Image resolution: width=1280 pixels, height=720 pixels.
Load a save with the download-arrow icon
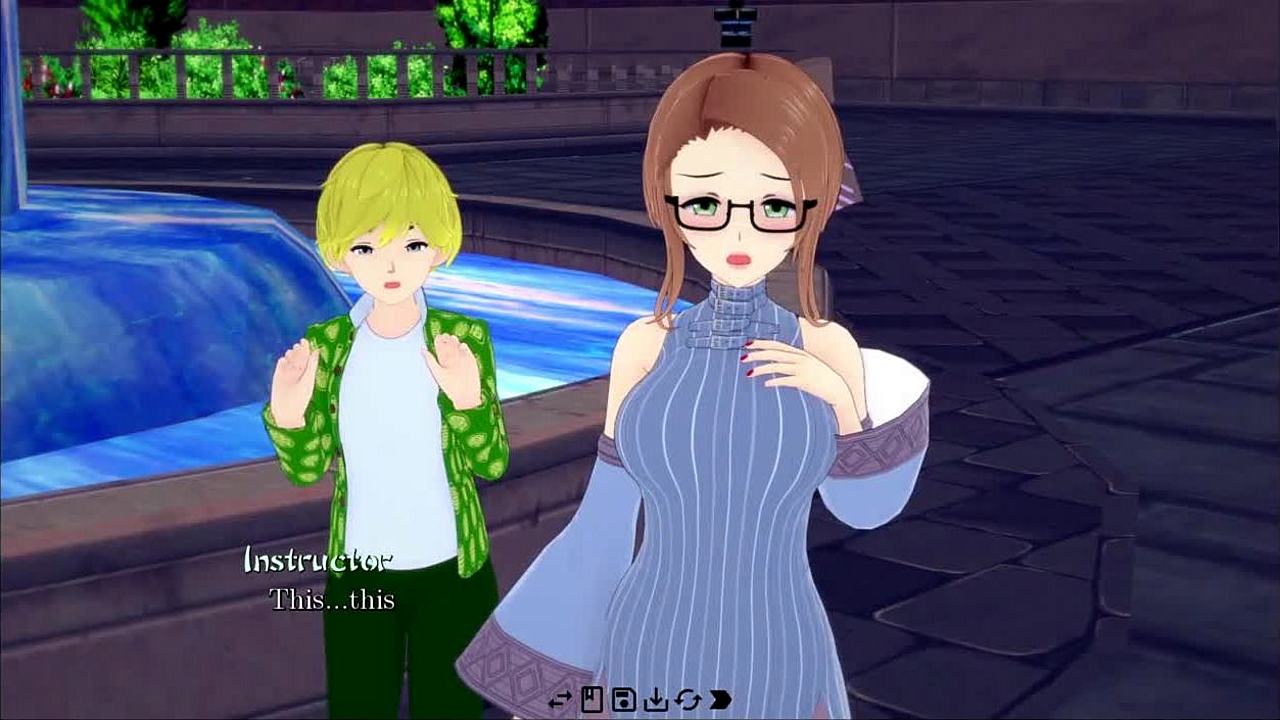tap(656, 700)
